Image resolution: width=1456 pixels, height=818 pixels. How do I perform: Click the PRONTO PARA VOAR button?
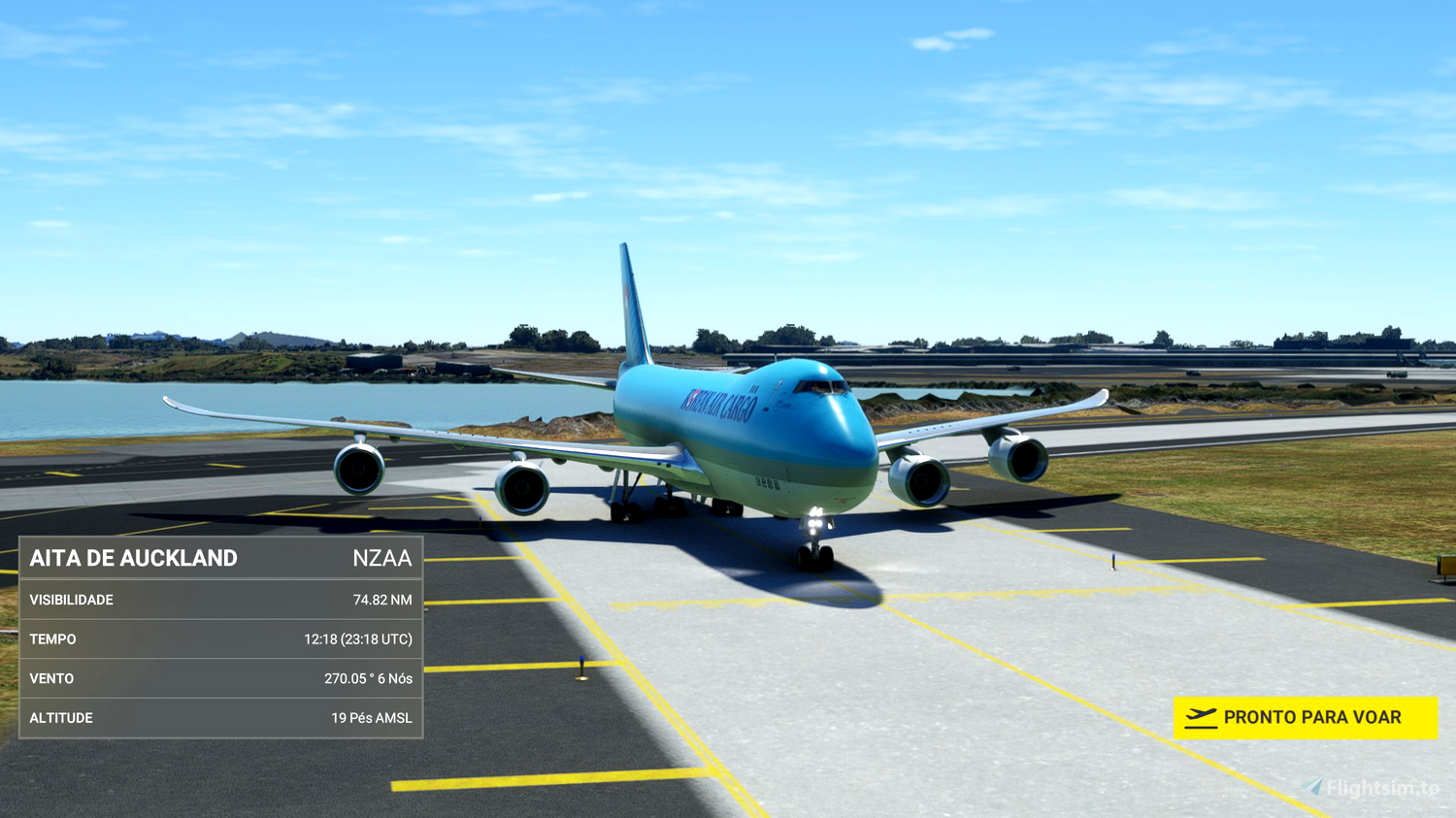coord(1306,717)
